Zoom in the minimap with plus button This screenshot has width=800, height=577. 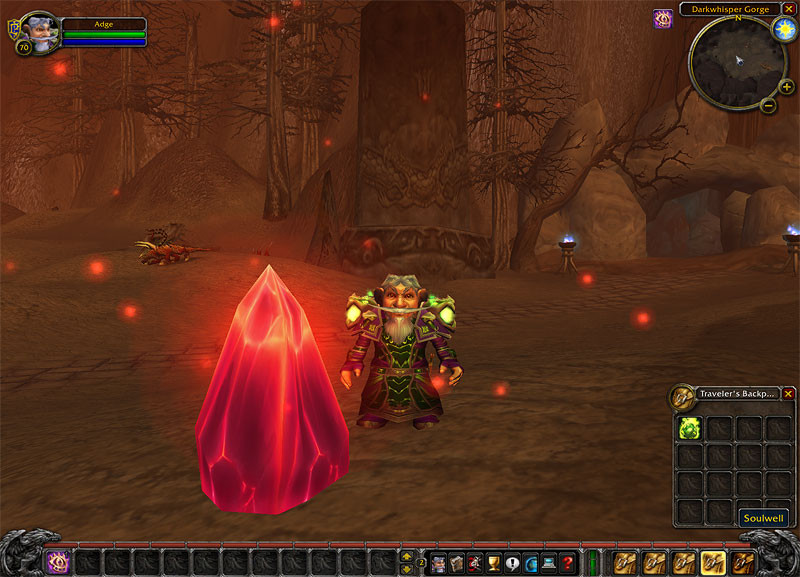pos(787,87)
